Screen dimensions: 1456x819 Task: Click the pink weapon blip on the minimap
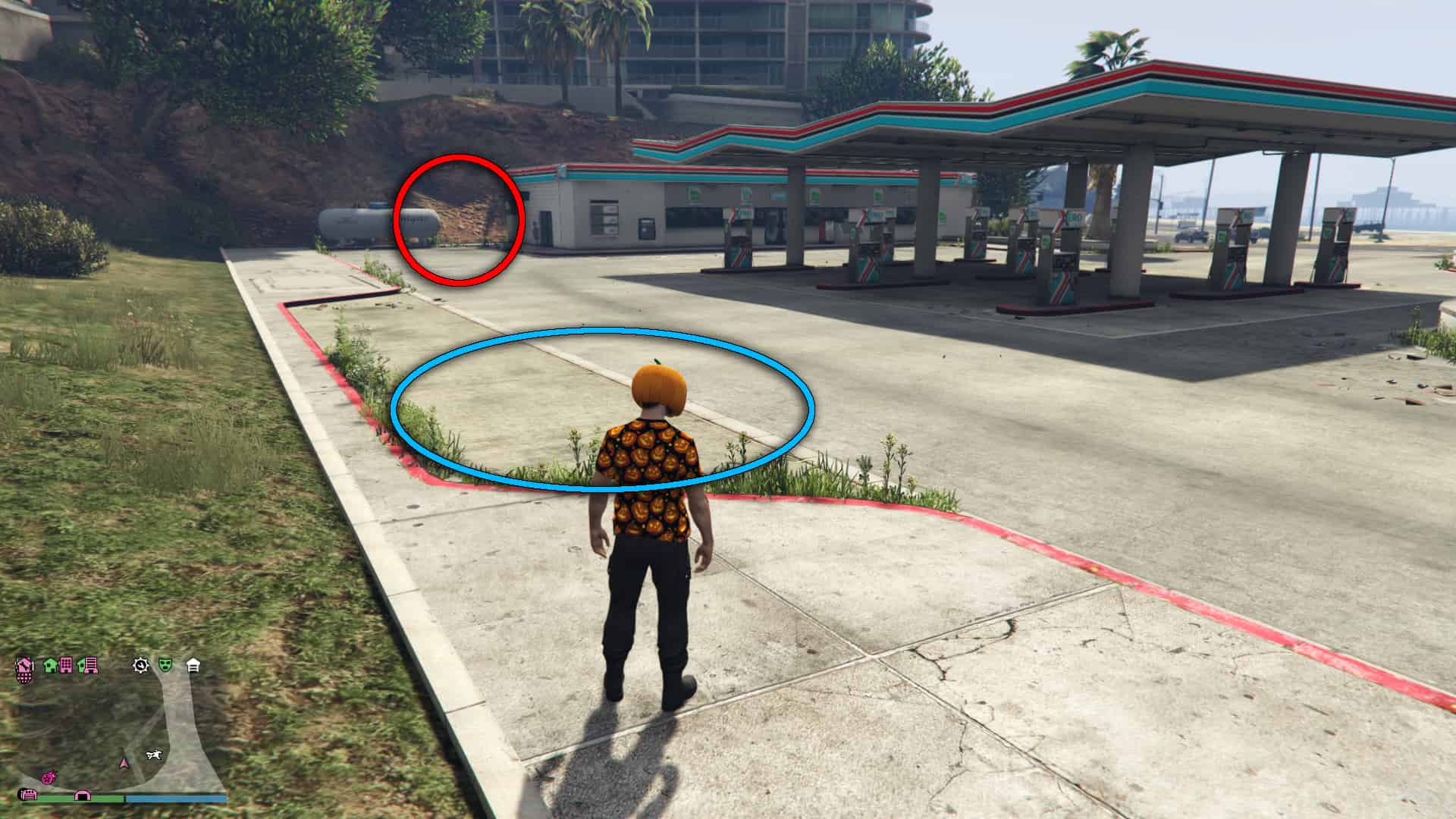pyautogui.click(x=49, y=777)
